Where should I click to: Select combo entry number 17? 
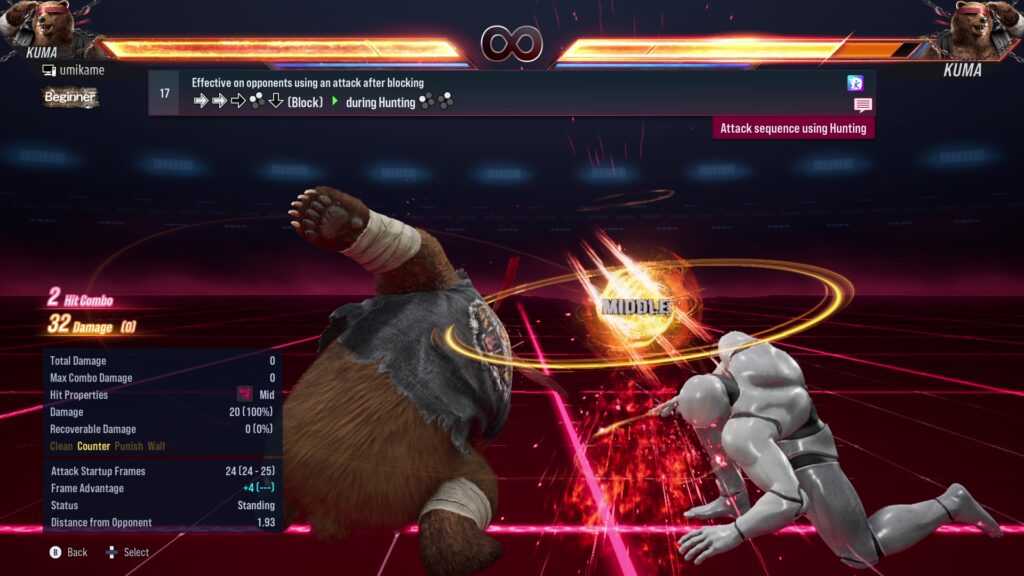point(165,93)
